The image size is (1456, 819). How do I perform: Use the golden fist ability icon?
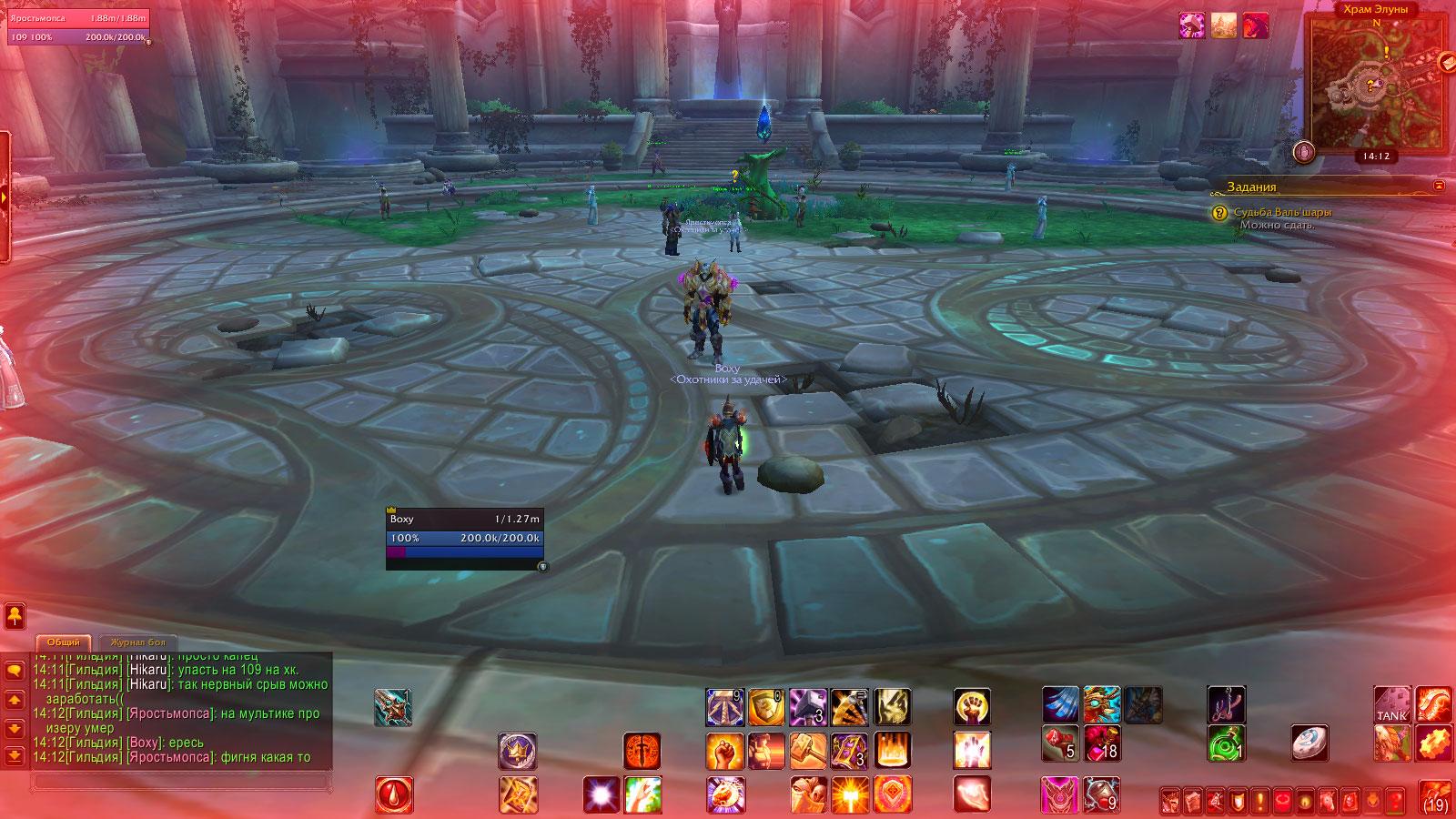click(x=972, y=706)
